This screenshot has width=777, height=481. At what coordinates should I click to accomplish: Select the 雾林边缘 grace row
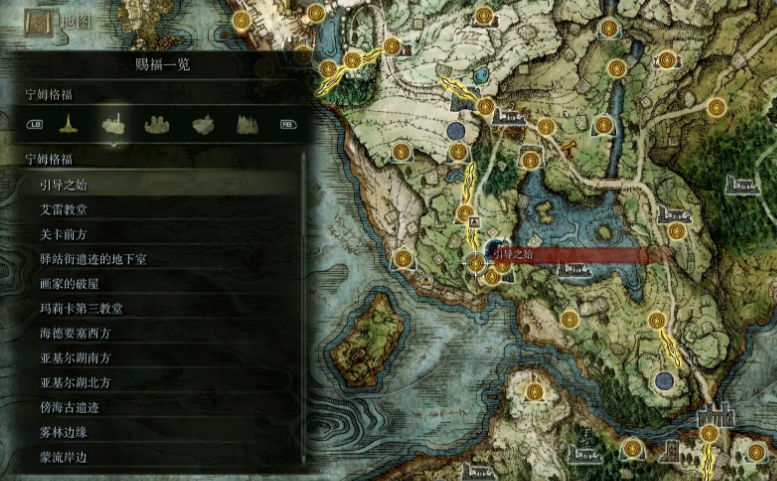(x=62, y=431)
